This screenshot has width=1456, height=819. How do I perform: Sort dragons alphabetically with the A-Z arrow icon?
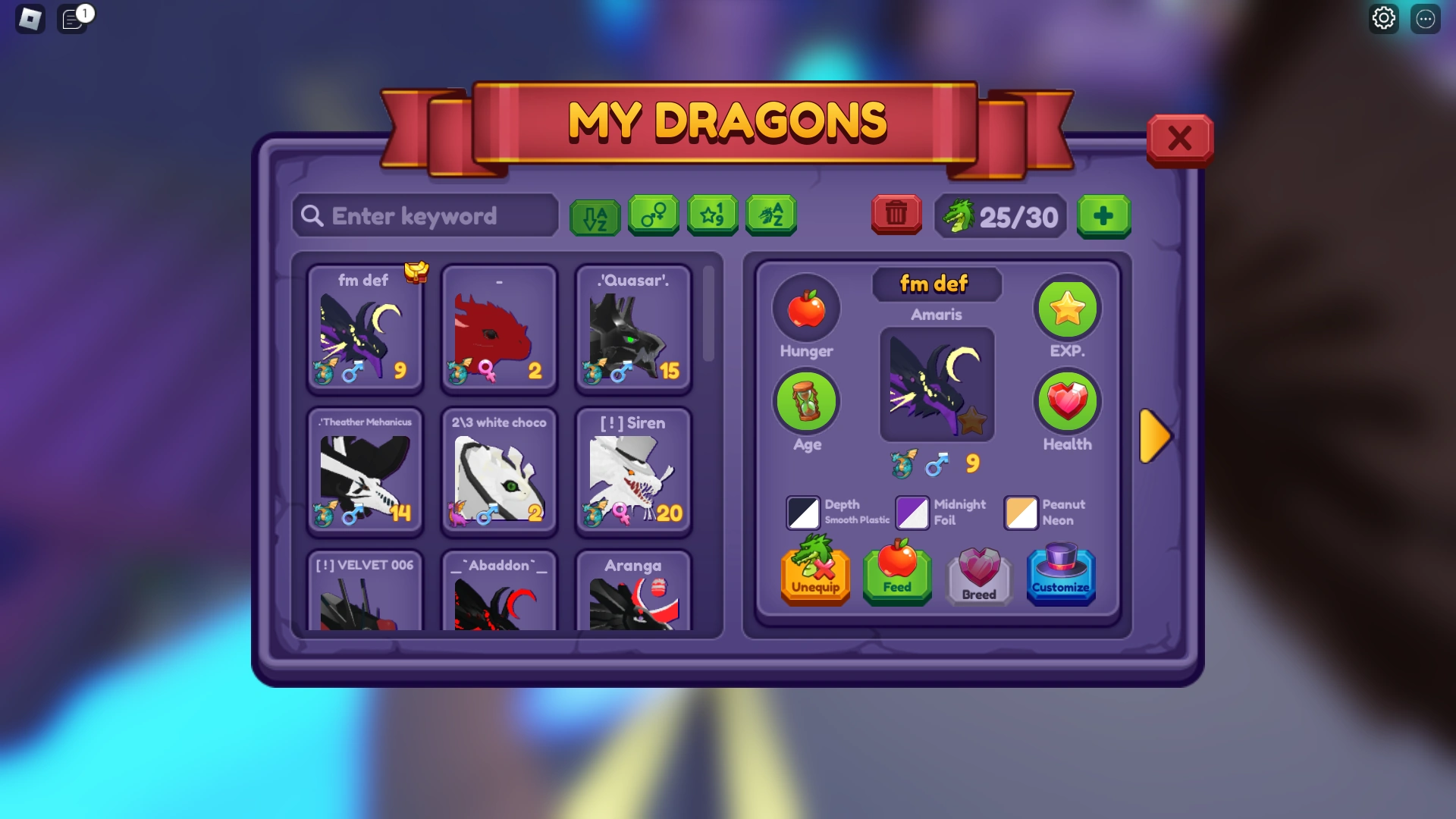point(595,215)
